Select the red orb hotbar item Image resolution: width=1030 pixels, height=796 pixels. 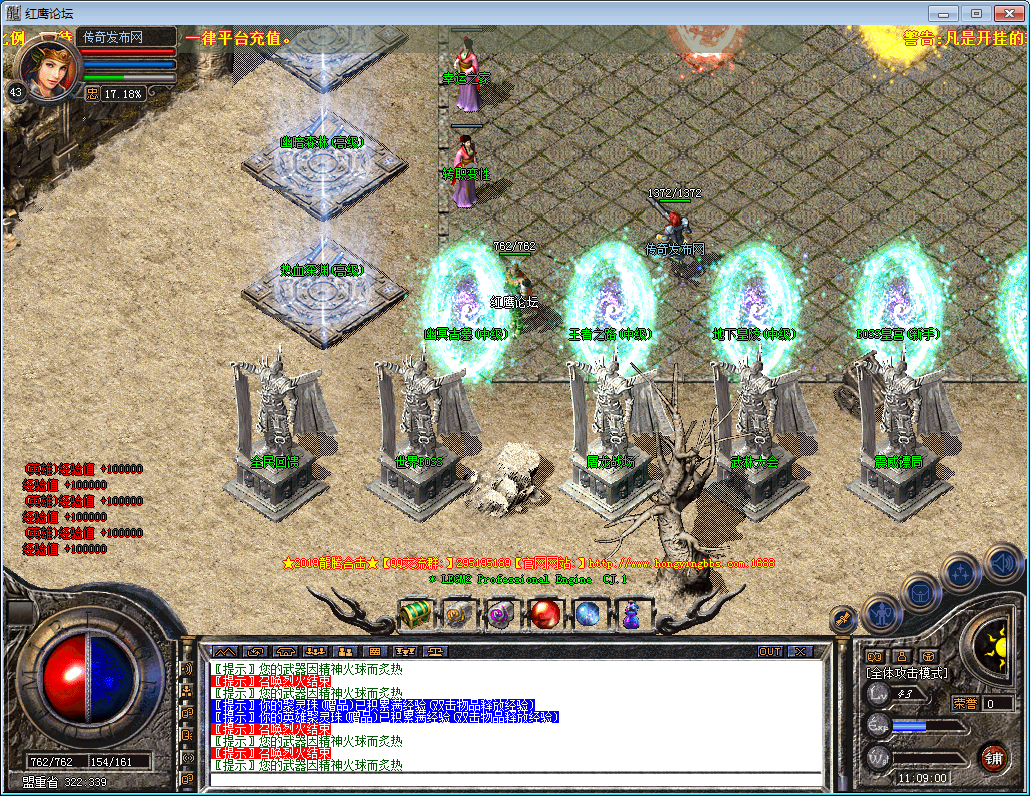pyautogui.click(x=545, y=612)
